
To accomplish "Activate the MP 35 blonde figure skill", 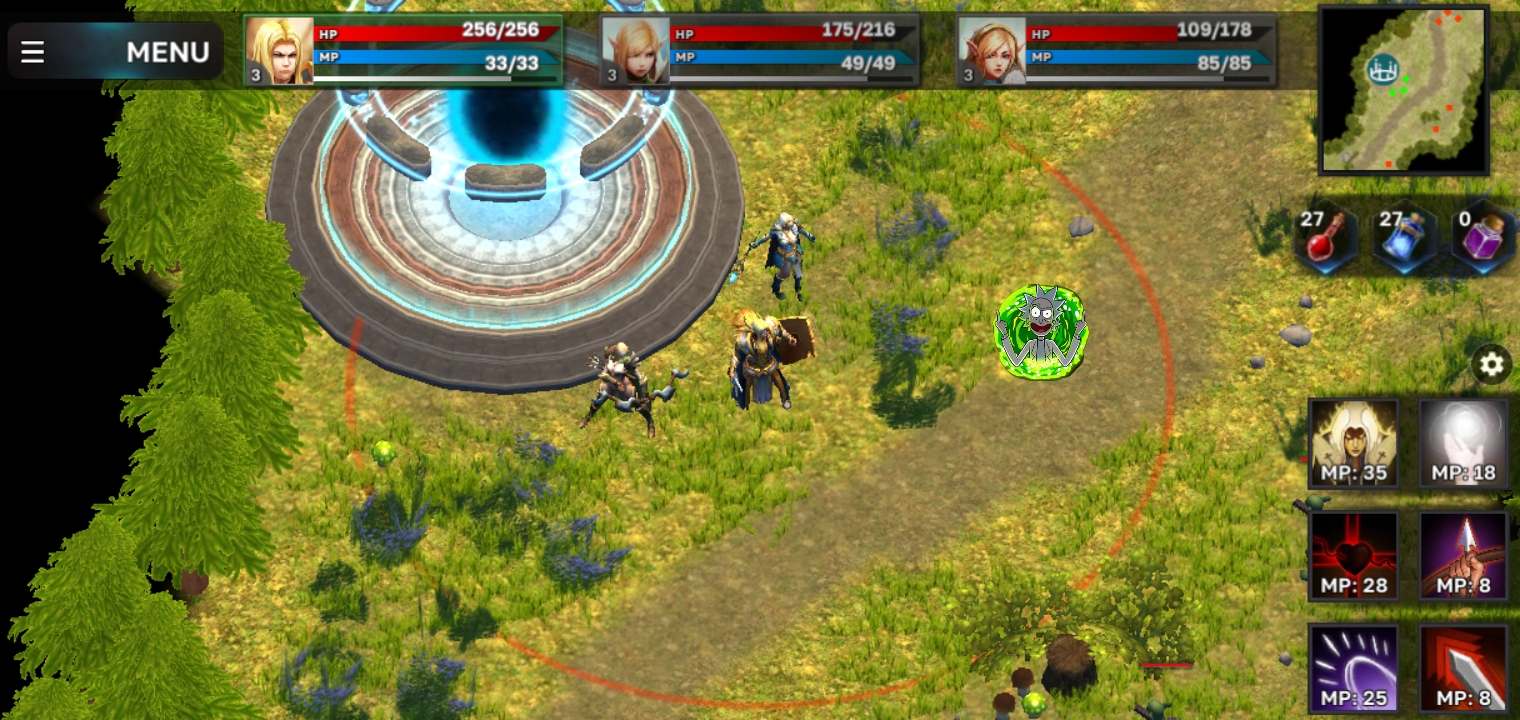I will (x=1354, y=443).
